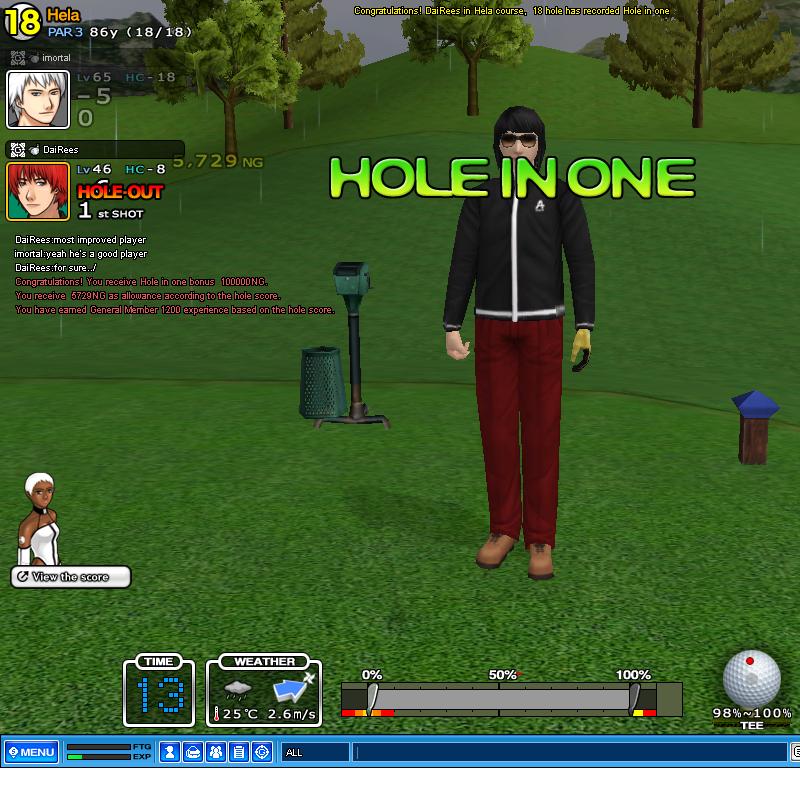Click the golf ball TEE impact indicator
This screenshot has width=800, height=800.
pyautogui.click(x=751, y=678)
